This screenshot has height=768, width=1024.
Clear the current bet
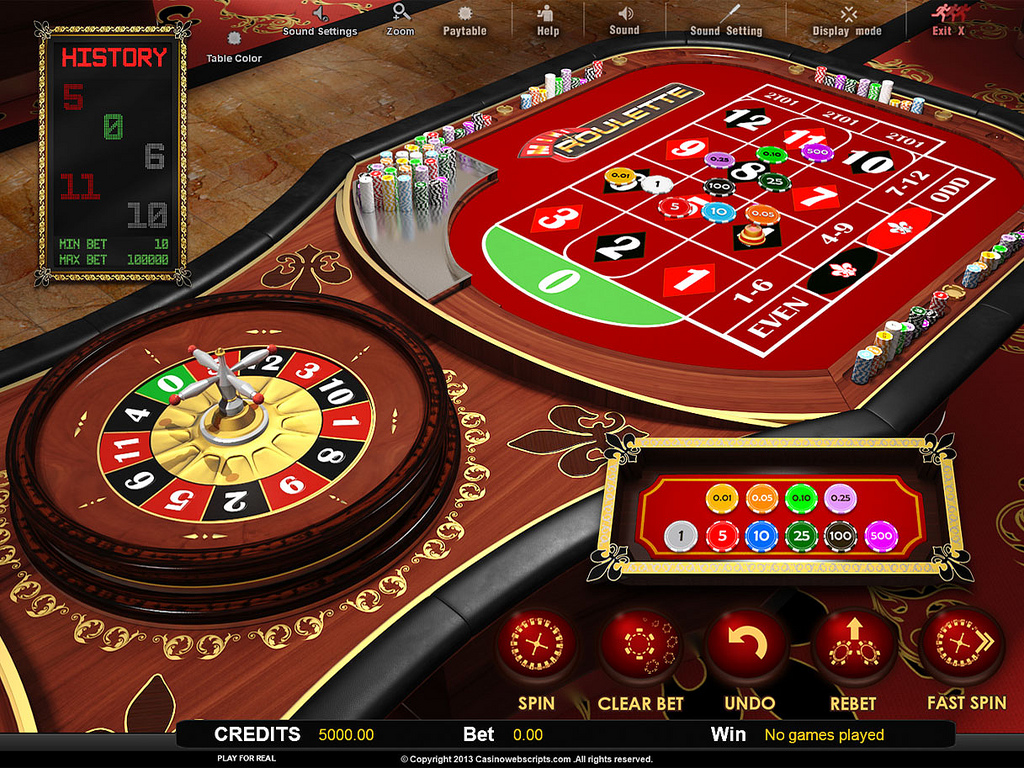pyautogui.click(x=640, y=646)
